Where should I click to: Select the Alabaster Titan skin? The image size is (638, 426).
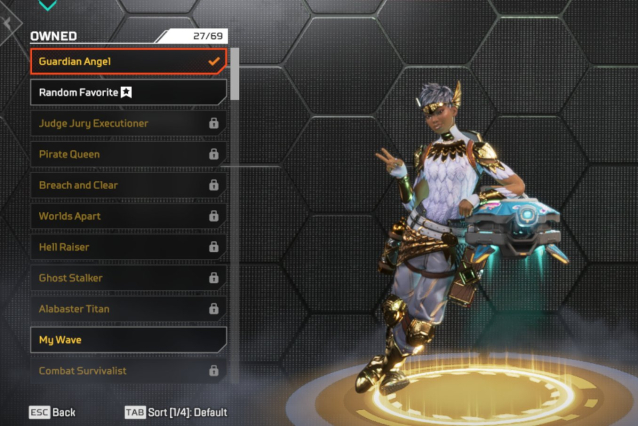coord(128,309)
